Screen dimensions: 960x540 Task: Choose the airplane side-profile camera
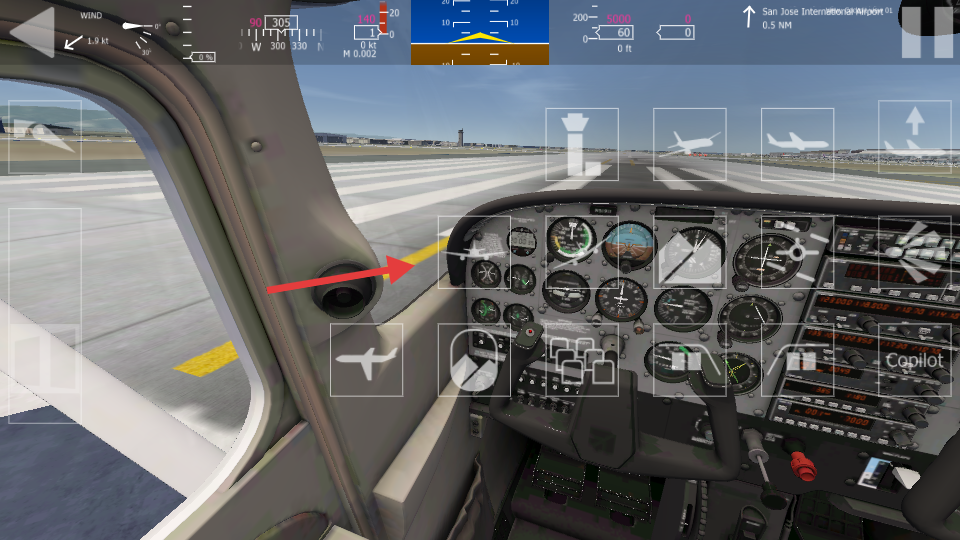coord(797,144)
